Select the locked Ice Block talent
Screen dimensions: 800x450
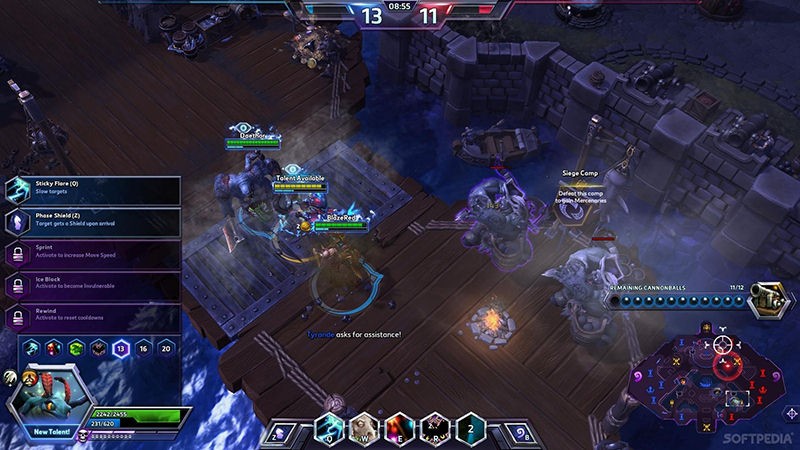coord(95,286)
